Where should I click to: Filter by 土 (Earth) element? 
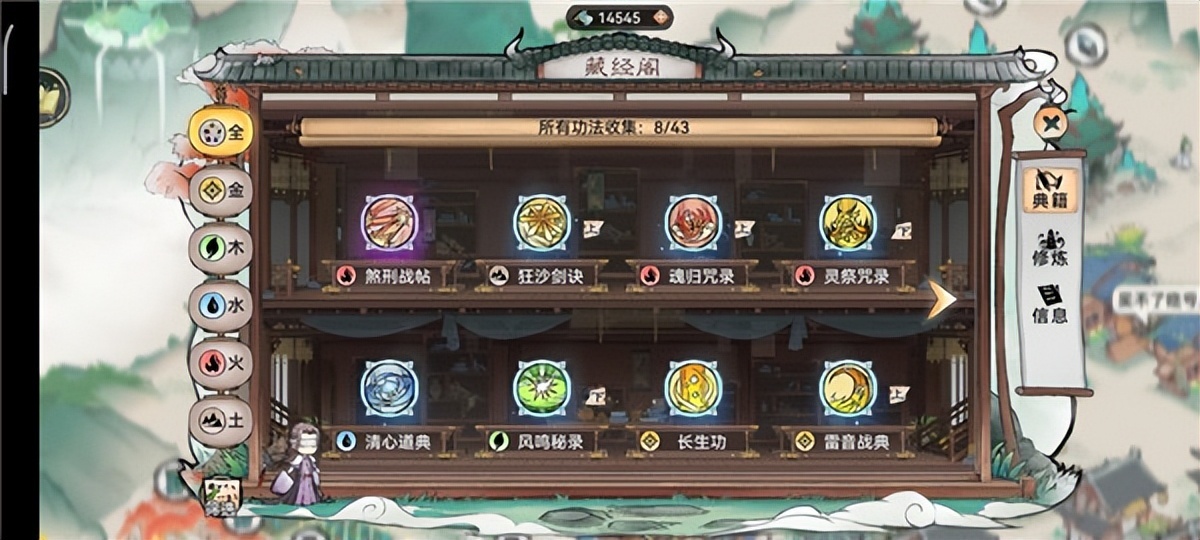pyautogui.click(x=221, y=421)
